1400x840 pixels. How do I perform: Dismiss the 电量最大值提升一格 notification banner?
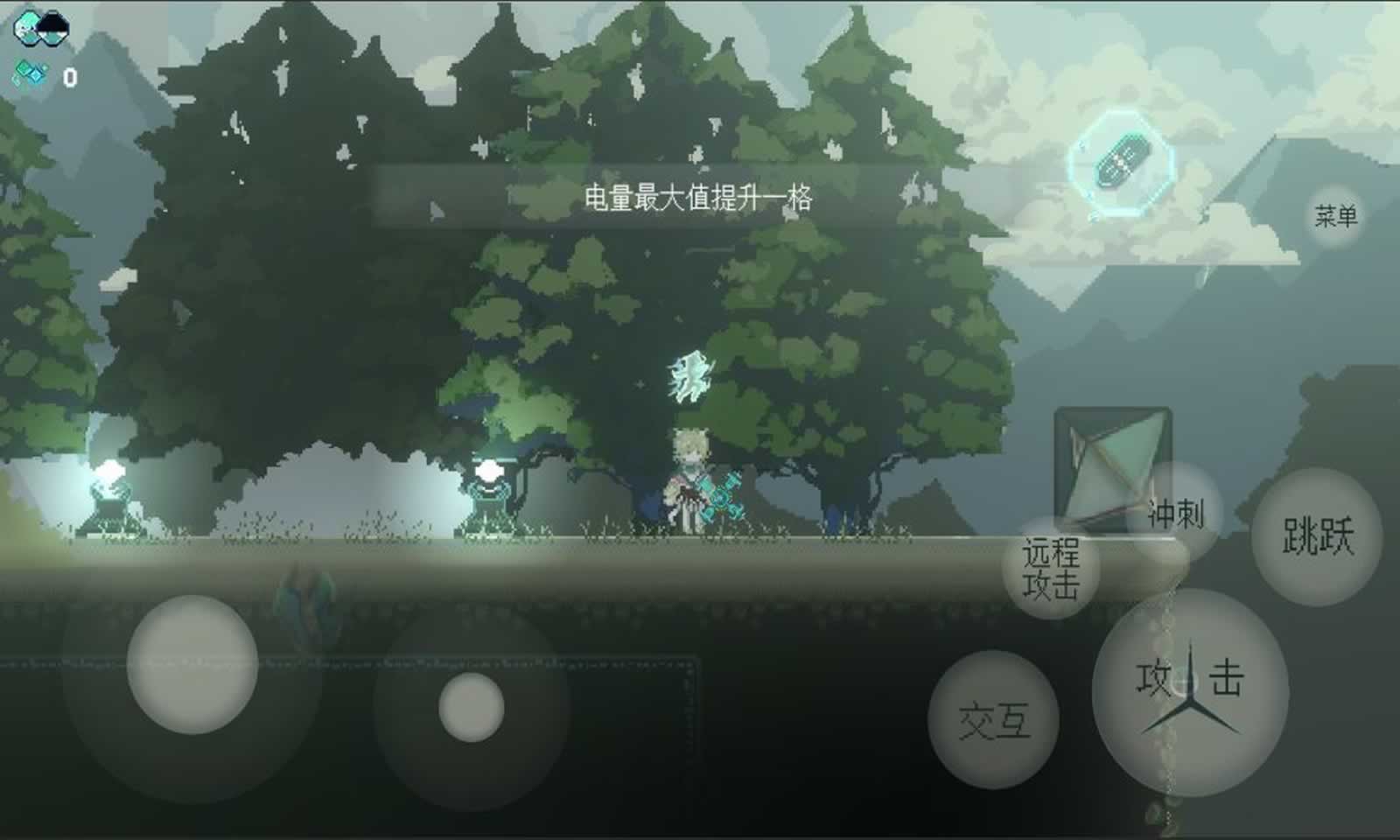pos(700,199)
